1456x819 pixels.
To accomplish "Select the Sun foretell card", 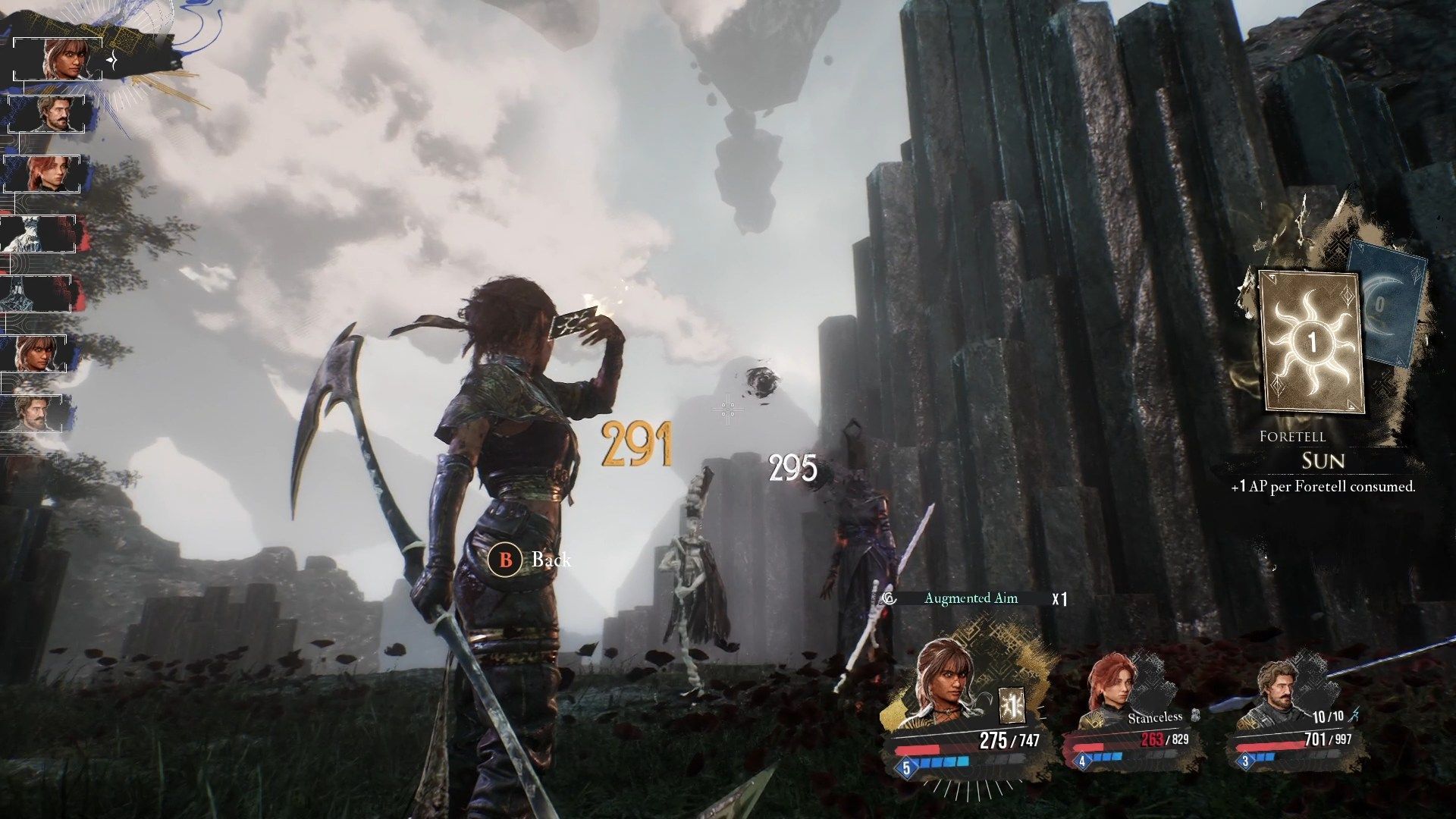I will click(x=1311, y=341).
